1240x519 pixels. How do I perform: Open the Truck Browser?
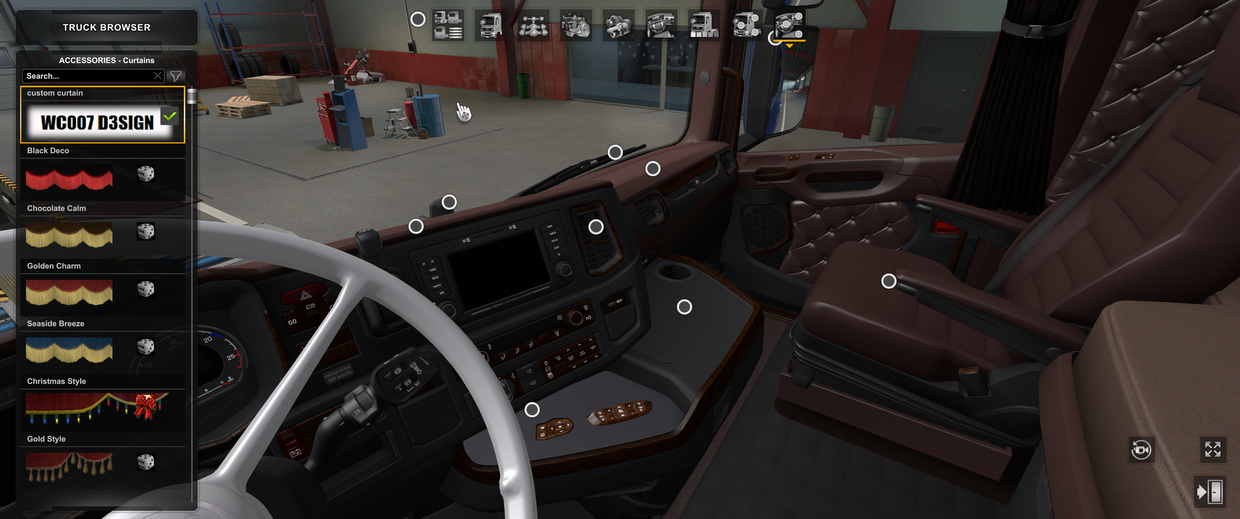pyautogui.click(x=106, y=27)
